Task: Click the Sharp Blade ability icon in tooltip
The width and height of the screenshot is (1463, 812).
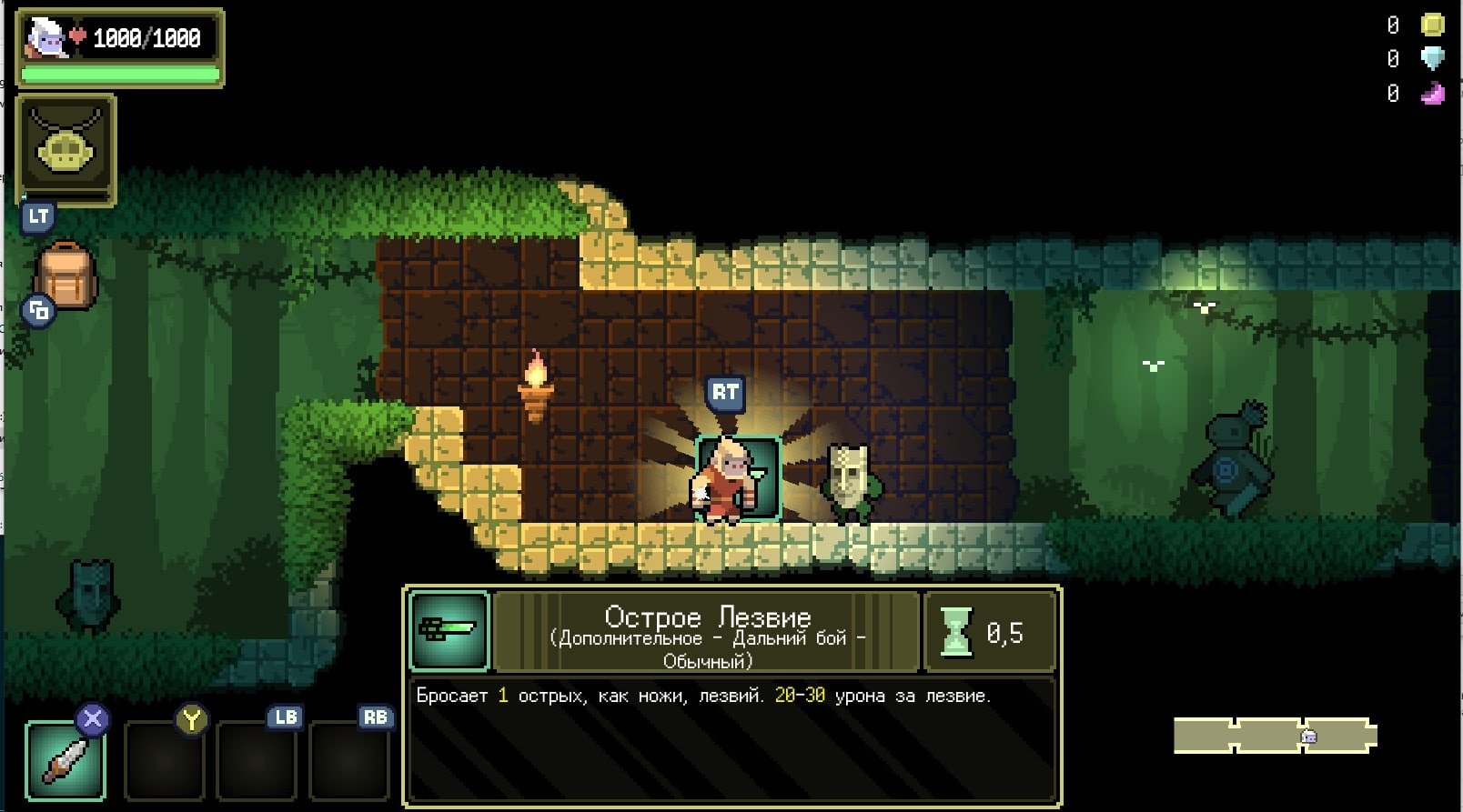Action: 449,629
